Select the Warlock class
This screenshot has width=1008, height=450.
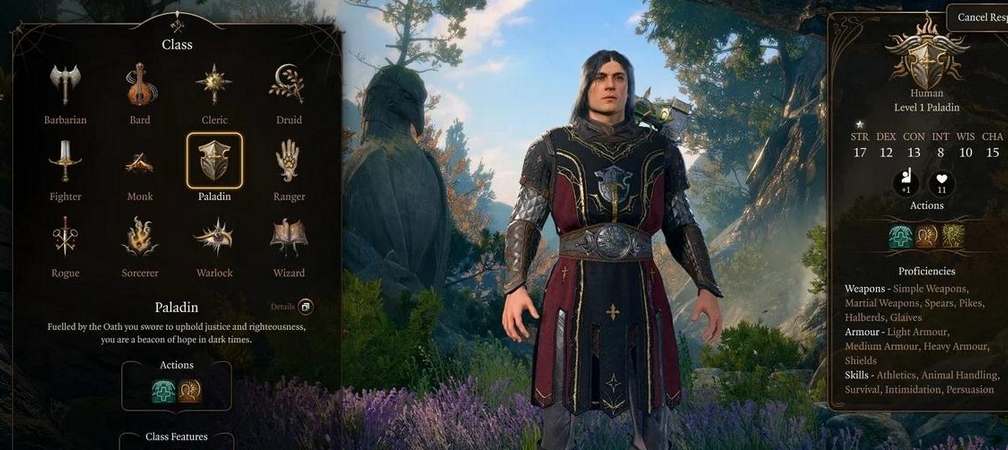pyautogui.click(x=214, y=238)
